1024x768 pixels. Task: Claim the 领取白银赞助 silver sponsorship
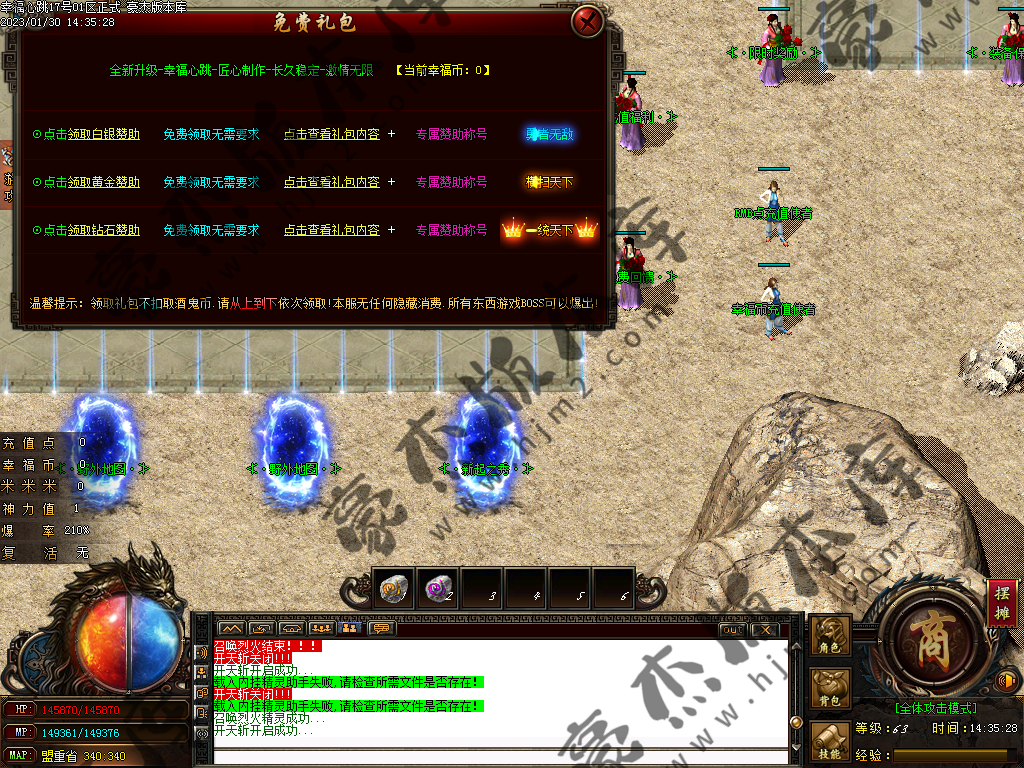click(x=103, y=134)
